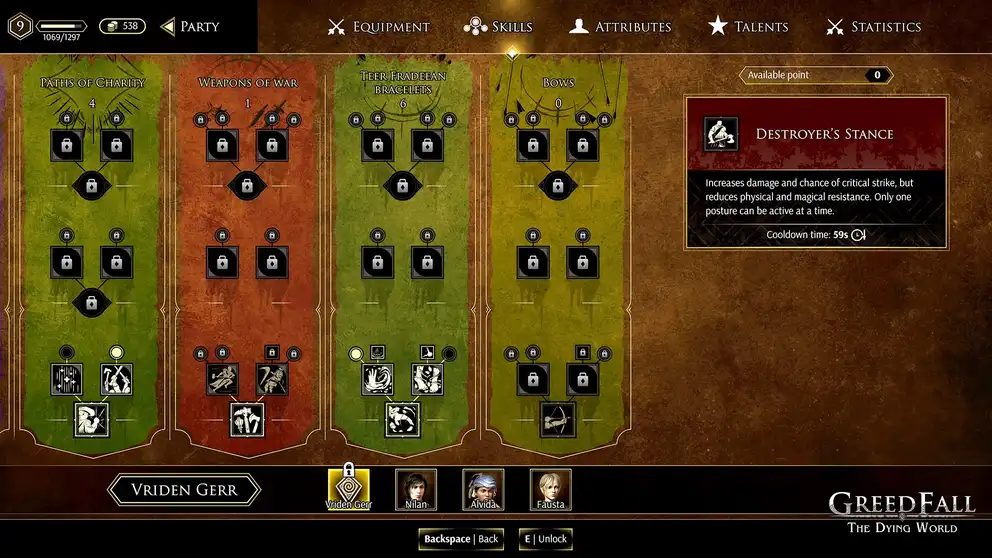Screen dimensions: 992x558
Task: Pick the Paths of Charity base skill
Action: (90, 420)
